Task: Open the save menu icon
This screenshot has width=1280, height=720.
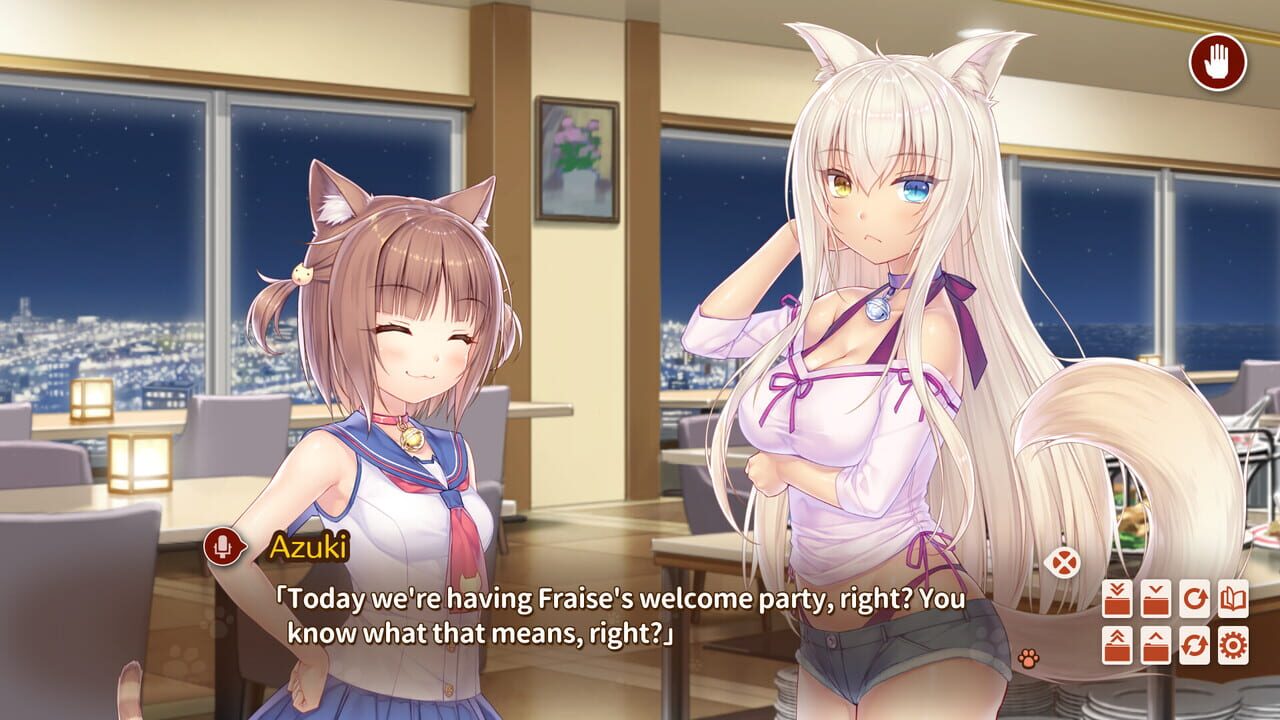Action: pos(1156,598)
